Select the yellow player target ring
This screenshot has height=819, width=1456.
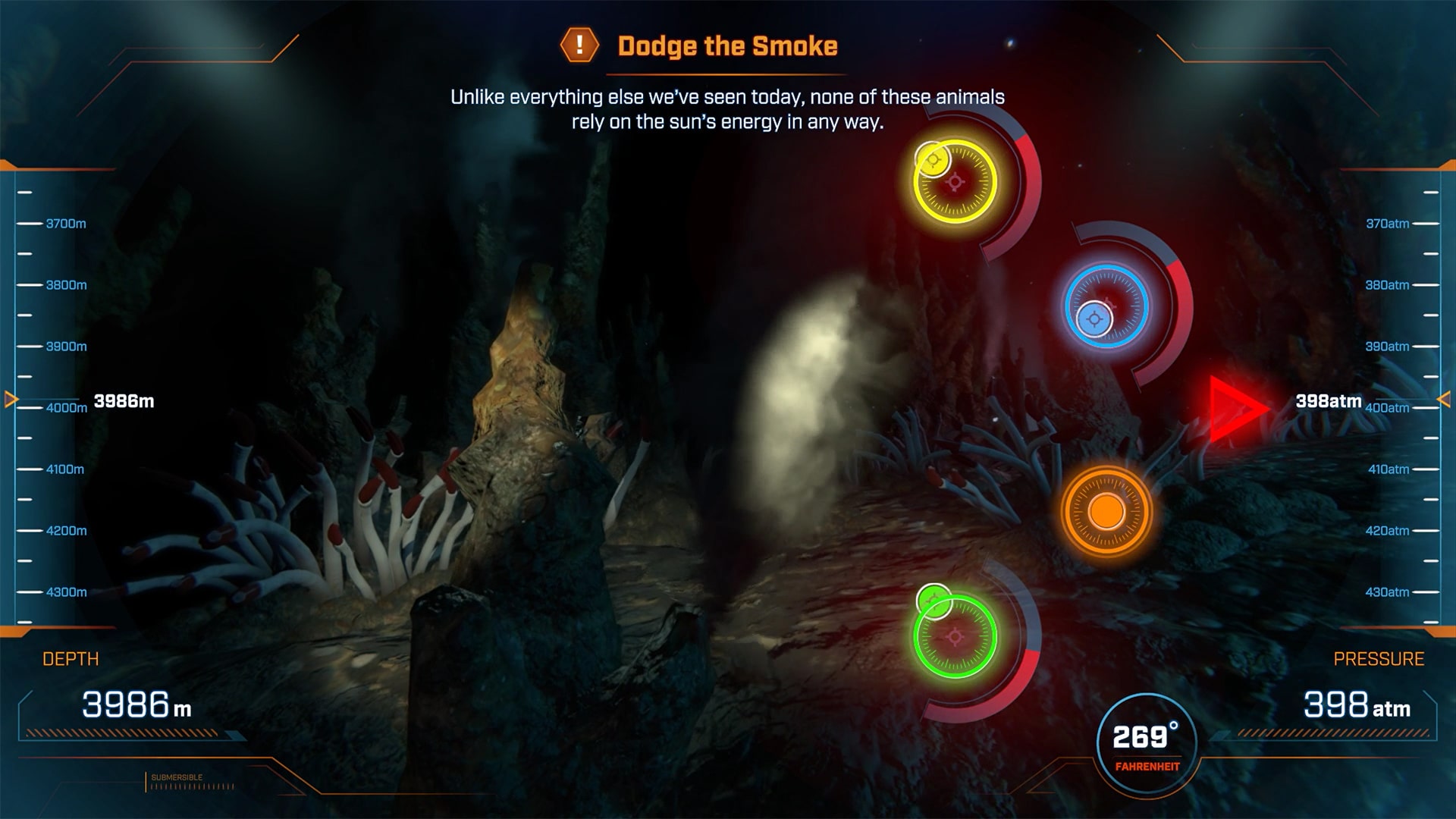955,182
